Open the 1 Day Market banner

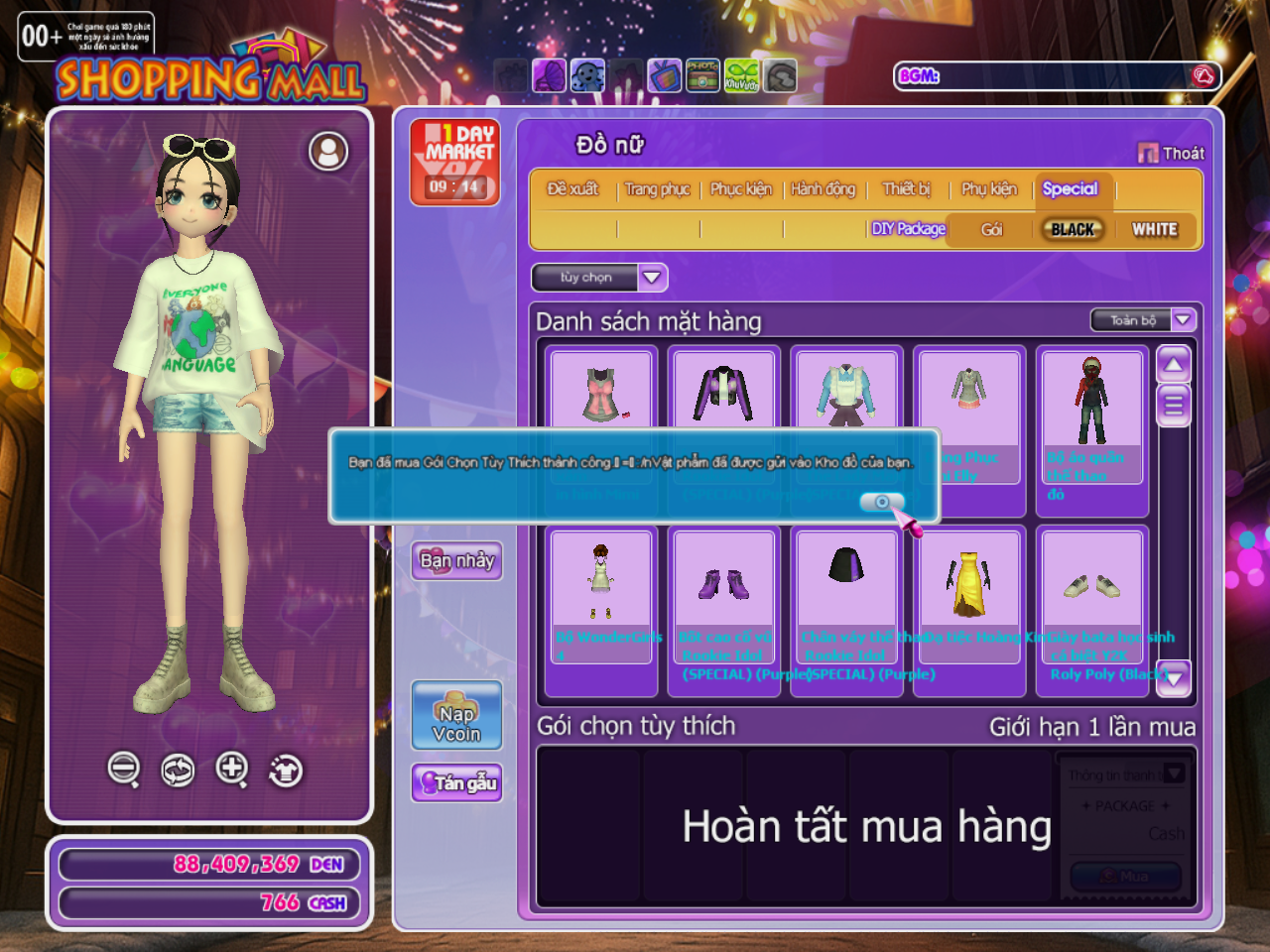point(455,162)
